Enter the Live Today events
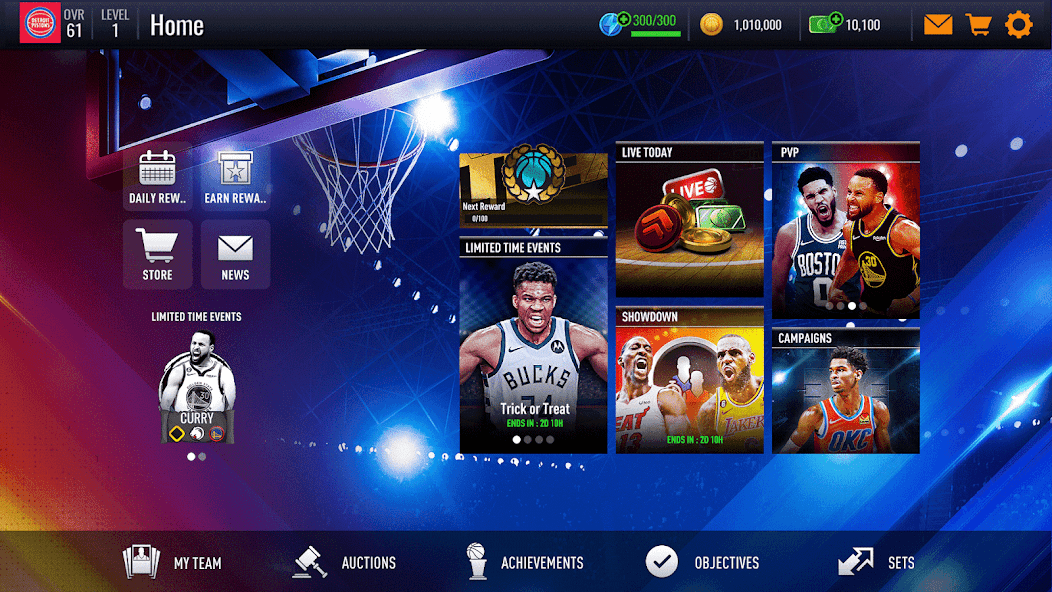This screenshot has height=592, width=1052. pyautogui.click(x=689, y=220)
